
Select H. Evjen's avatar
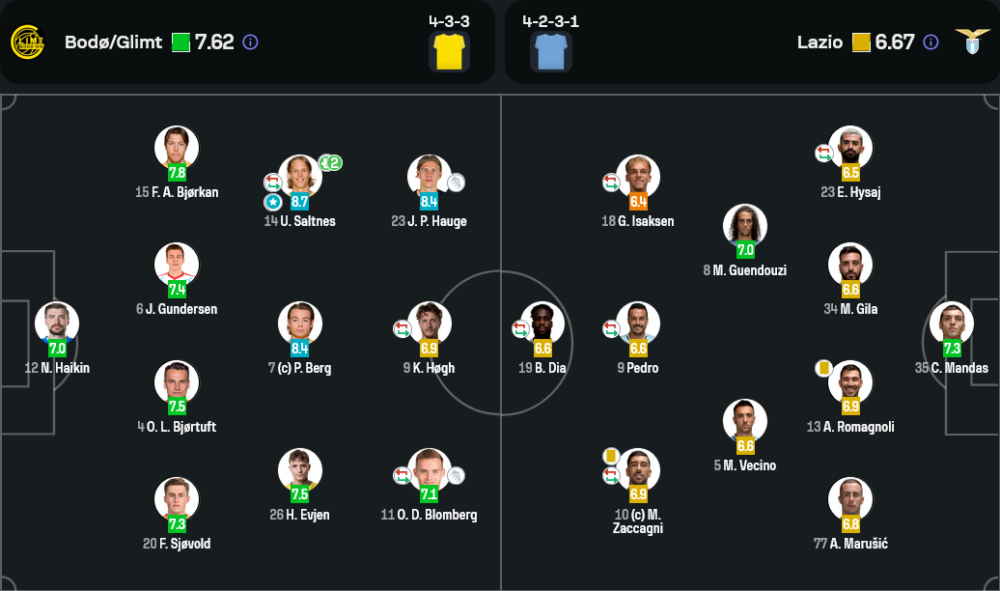pos(300,470)
